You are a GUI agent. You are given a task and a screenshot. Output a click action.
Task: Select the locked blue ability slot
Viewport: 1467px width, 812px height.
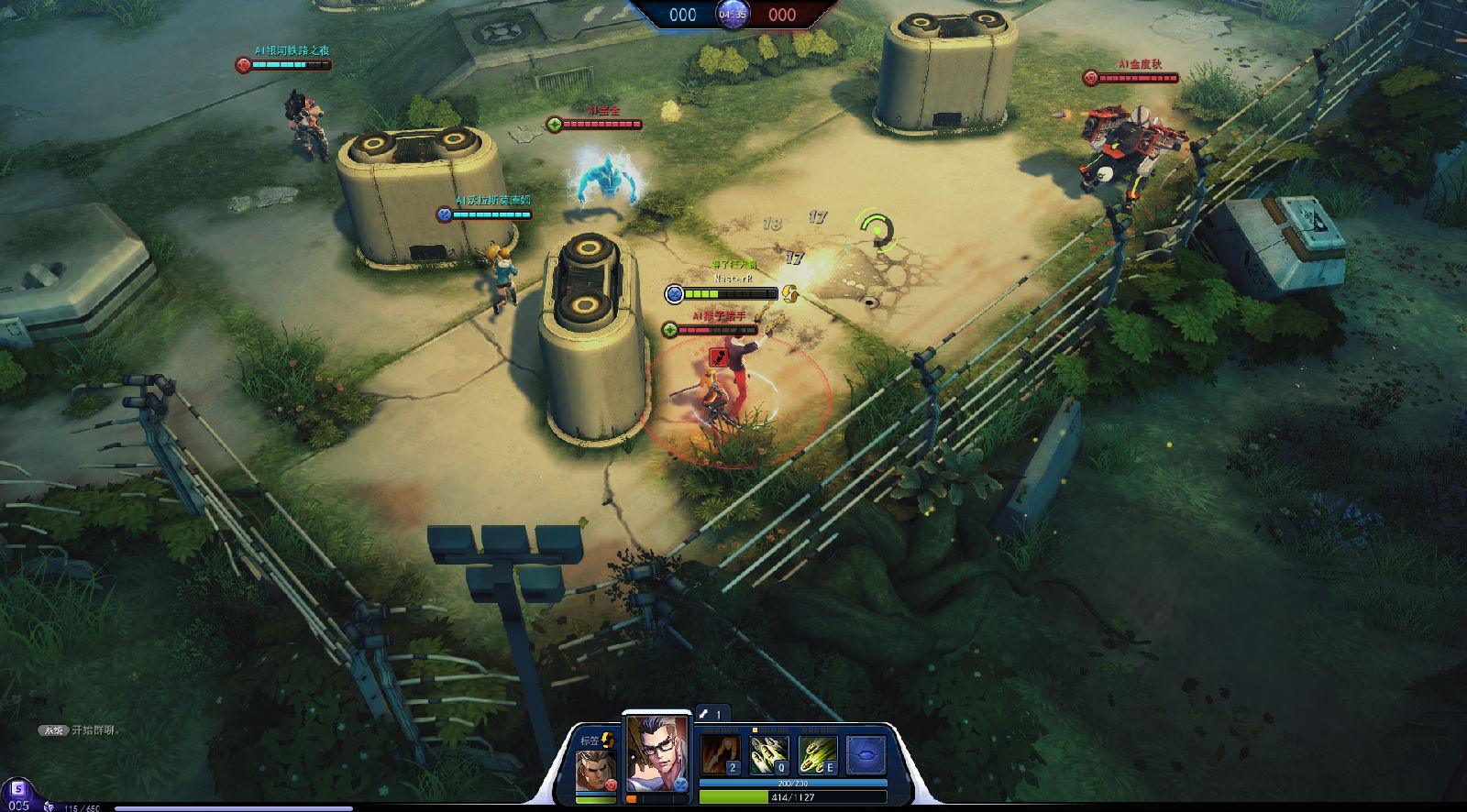[x=866, y=754]
